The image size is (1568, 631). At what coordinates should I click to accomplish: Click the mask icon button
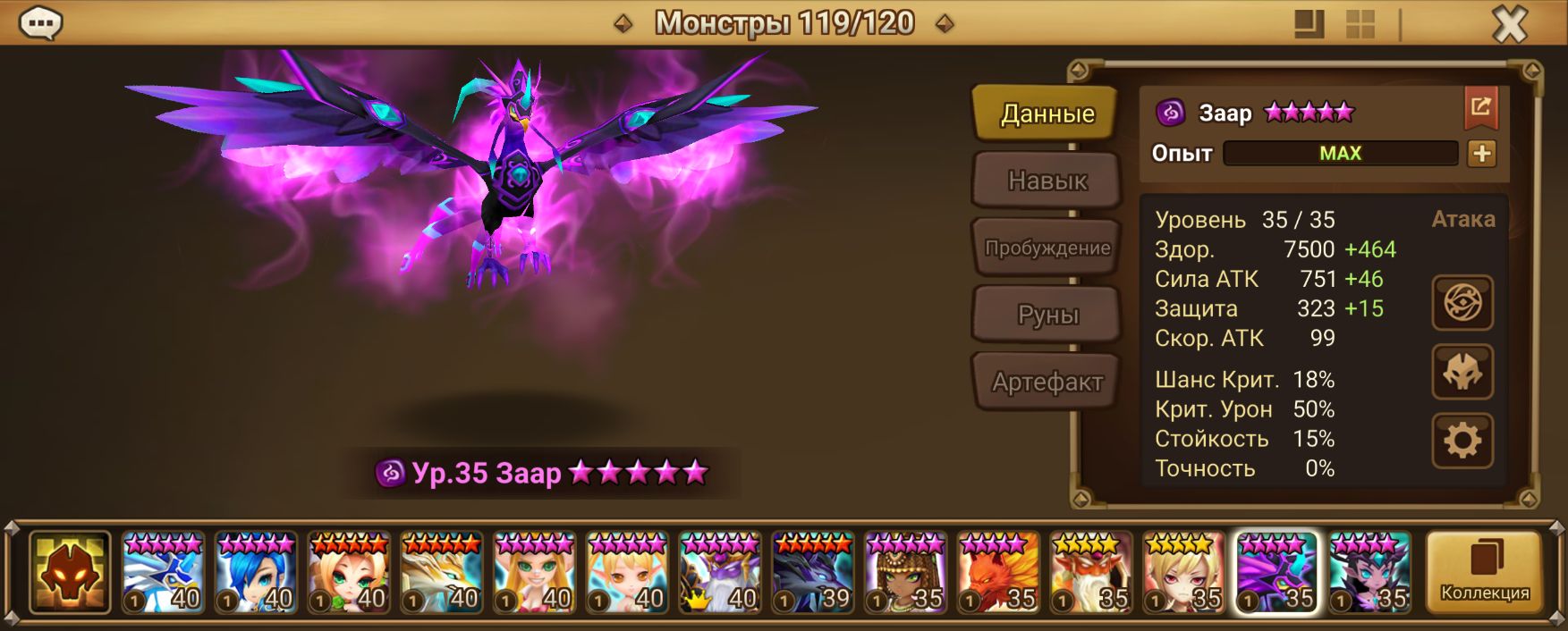tap(1462, 372)
